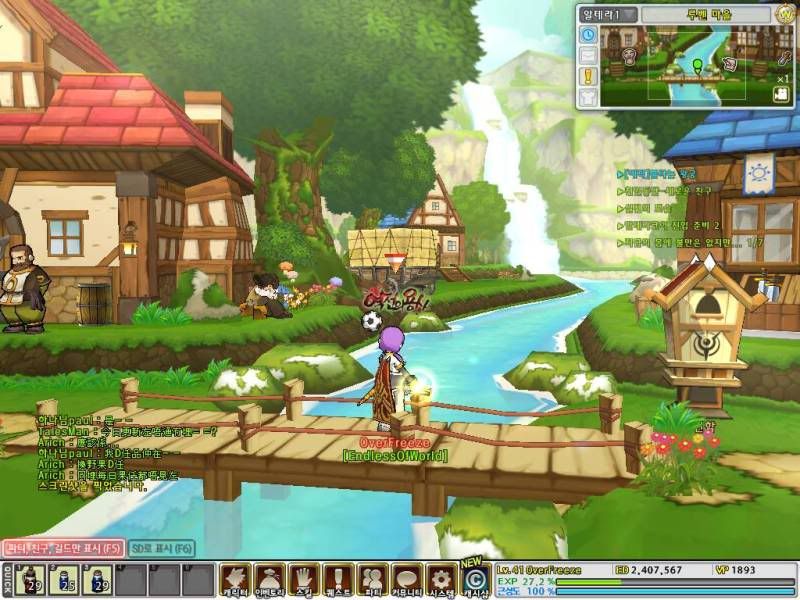Open the 알테라1 channel dropdown
The image size is (800, 600).
click(x=606, y=15)
